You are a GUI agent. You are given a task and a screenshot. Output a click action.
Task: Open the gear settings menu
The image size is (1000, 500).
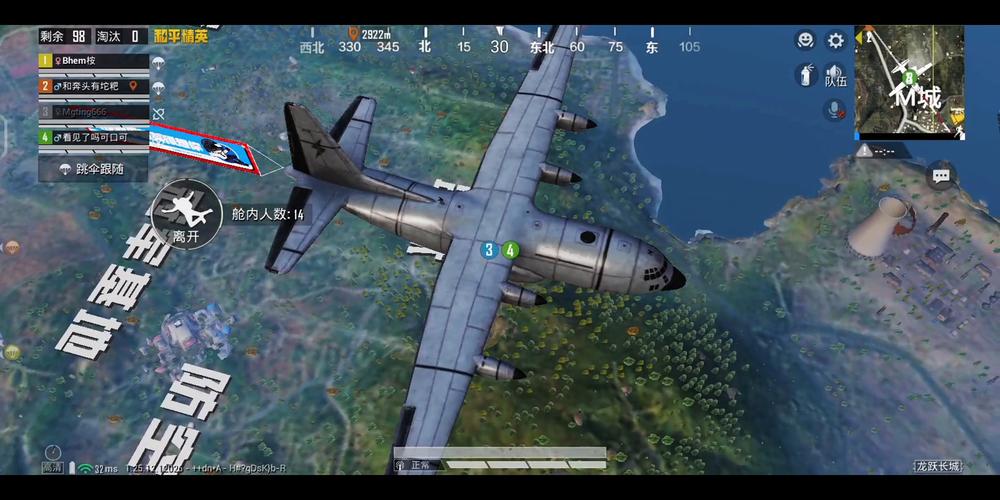(x=836, y=40)
